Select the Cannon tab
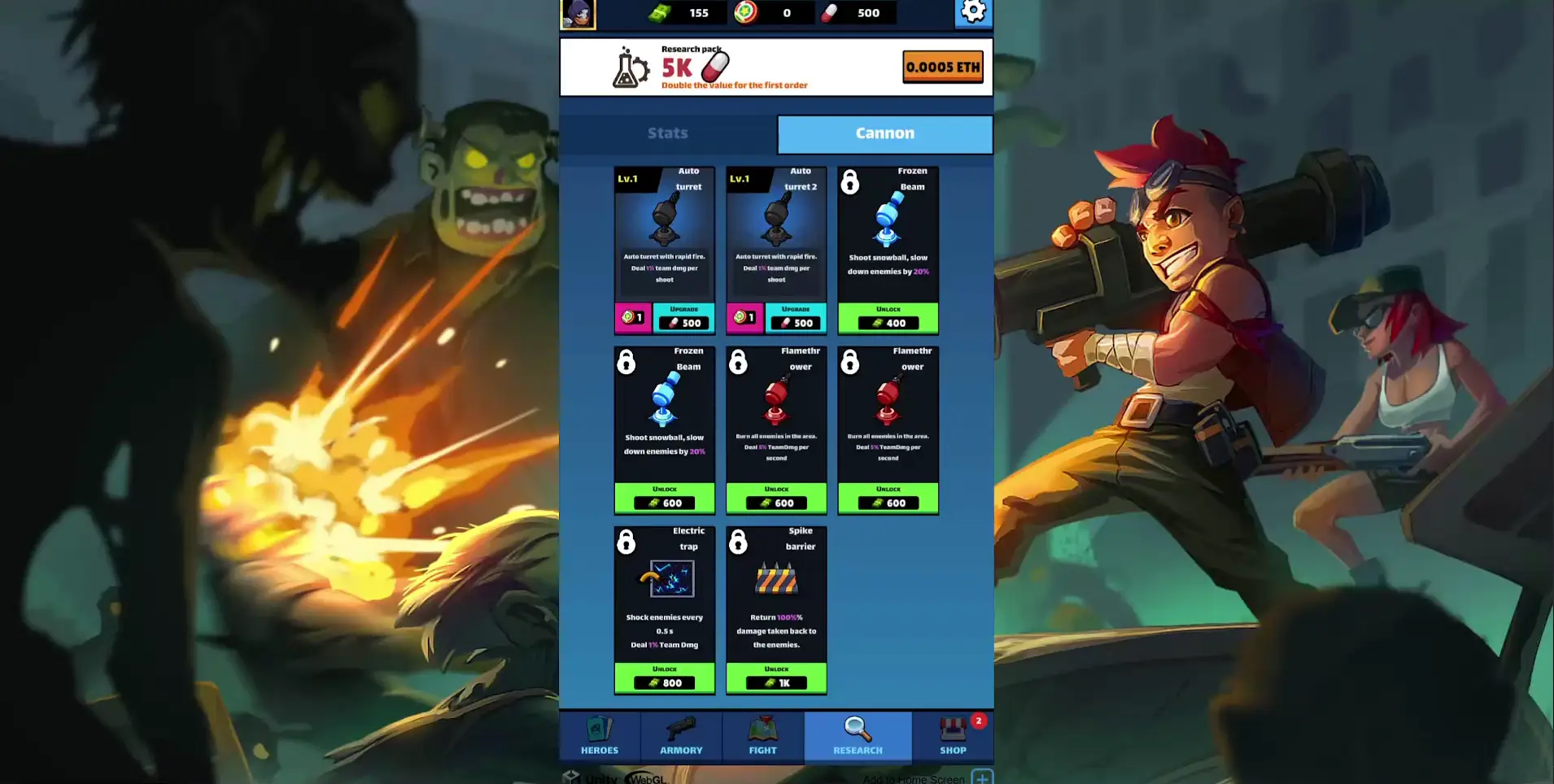This screenshot has height=784, width=1554. 884,133
